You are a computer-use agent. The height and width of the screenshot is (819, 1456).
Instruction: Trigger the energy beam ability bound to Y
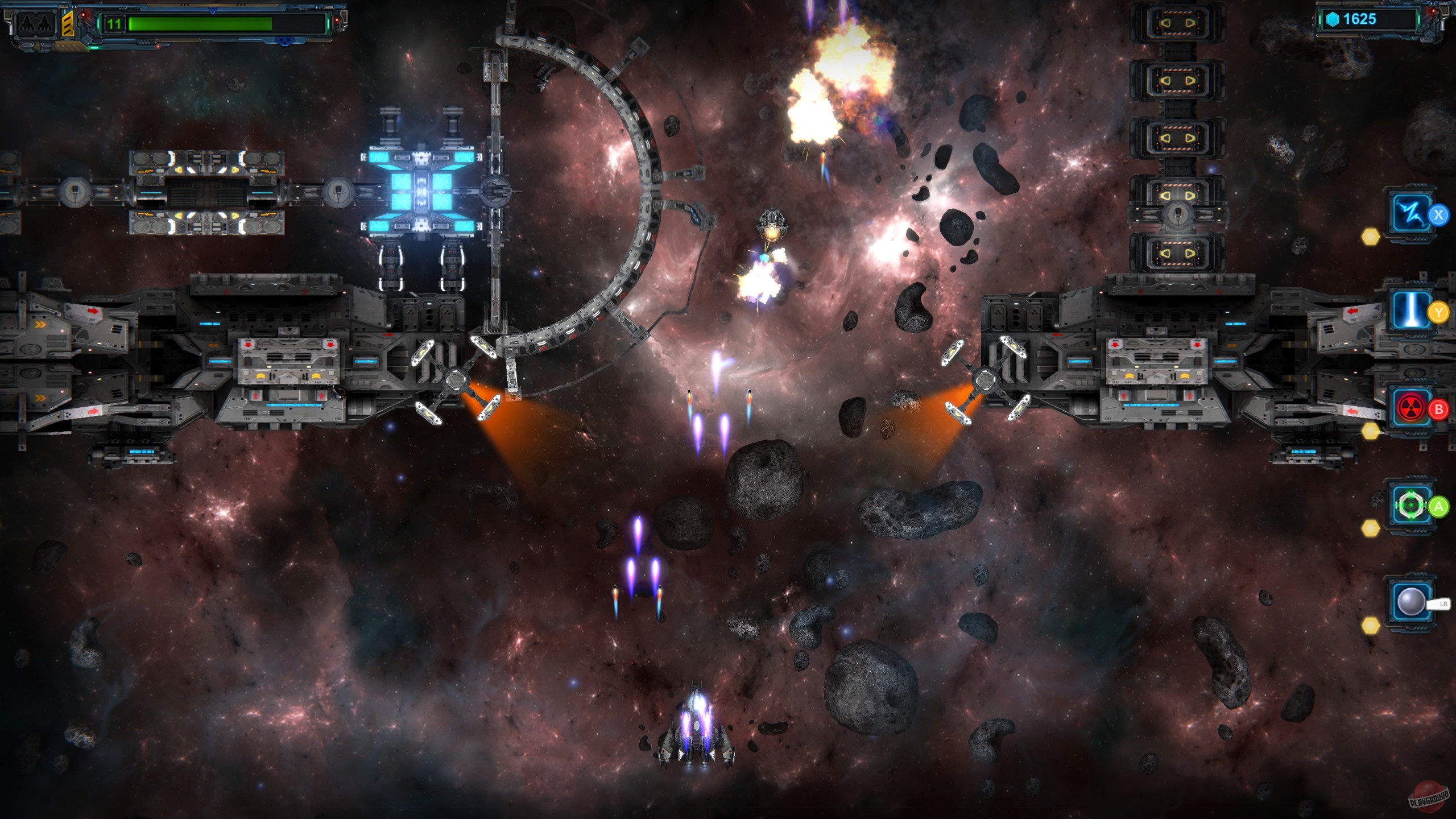click(x=1410, y=309)
